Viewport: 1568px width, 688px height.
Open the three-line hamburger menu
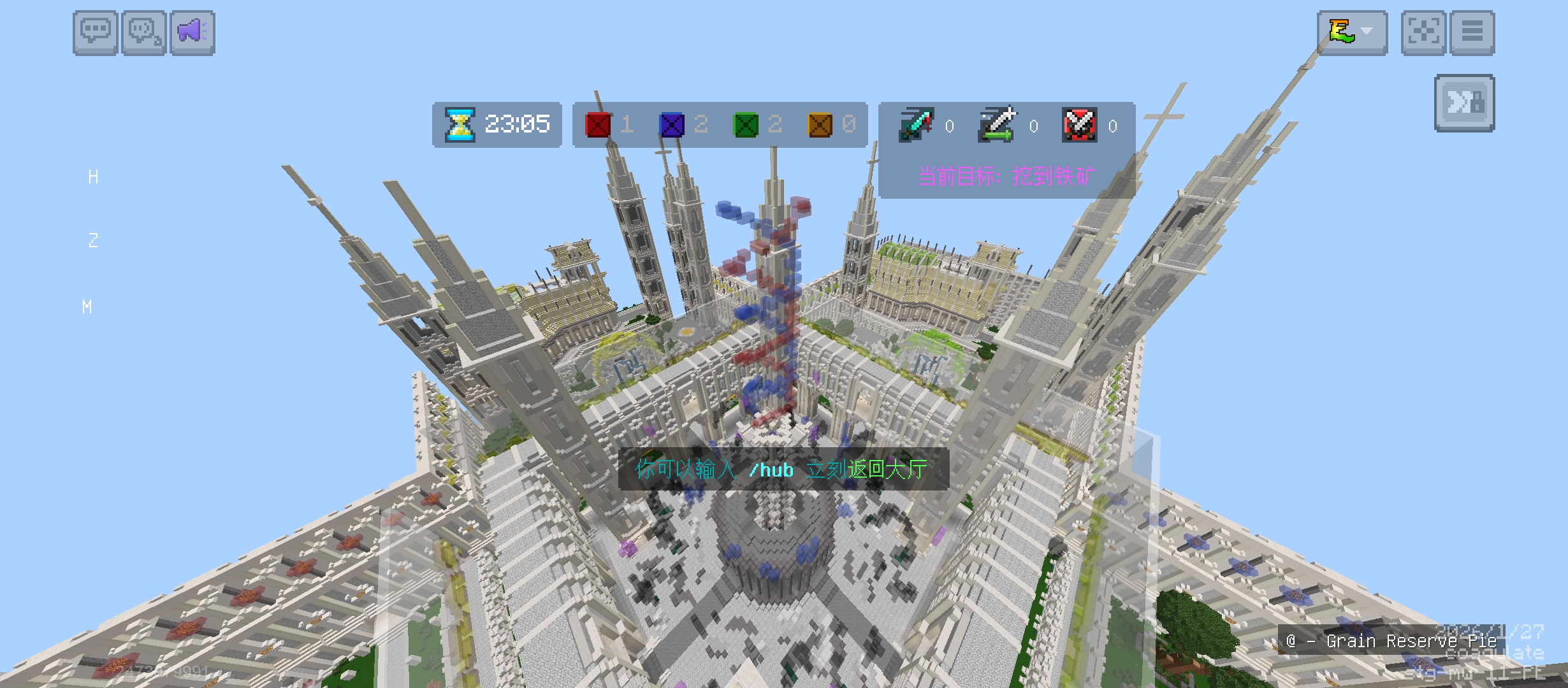[x=1472, y=32]
